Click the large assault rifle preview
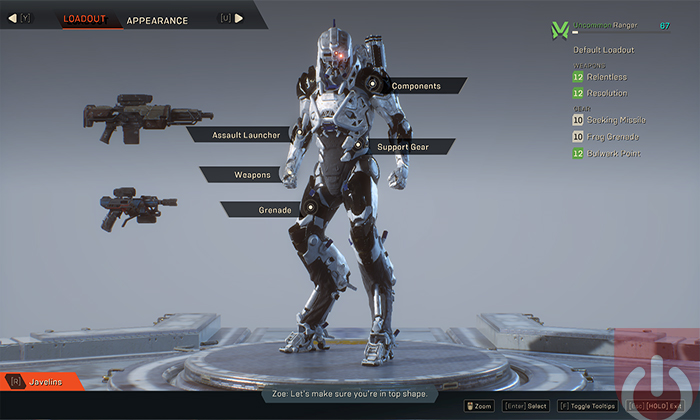 pyautogui.click(x=134, y=115)
